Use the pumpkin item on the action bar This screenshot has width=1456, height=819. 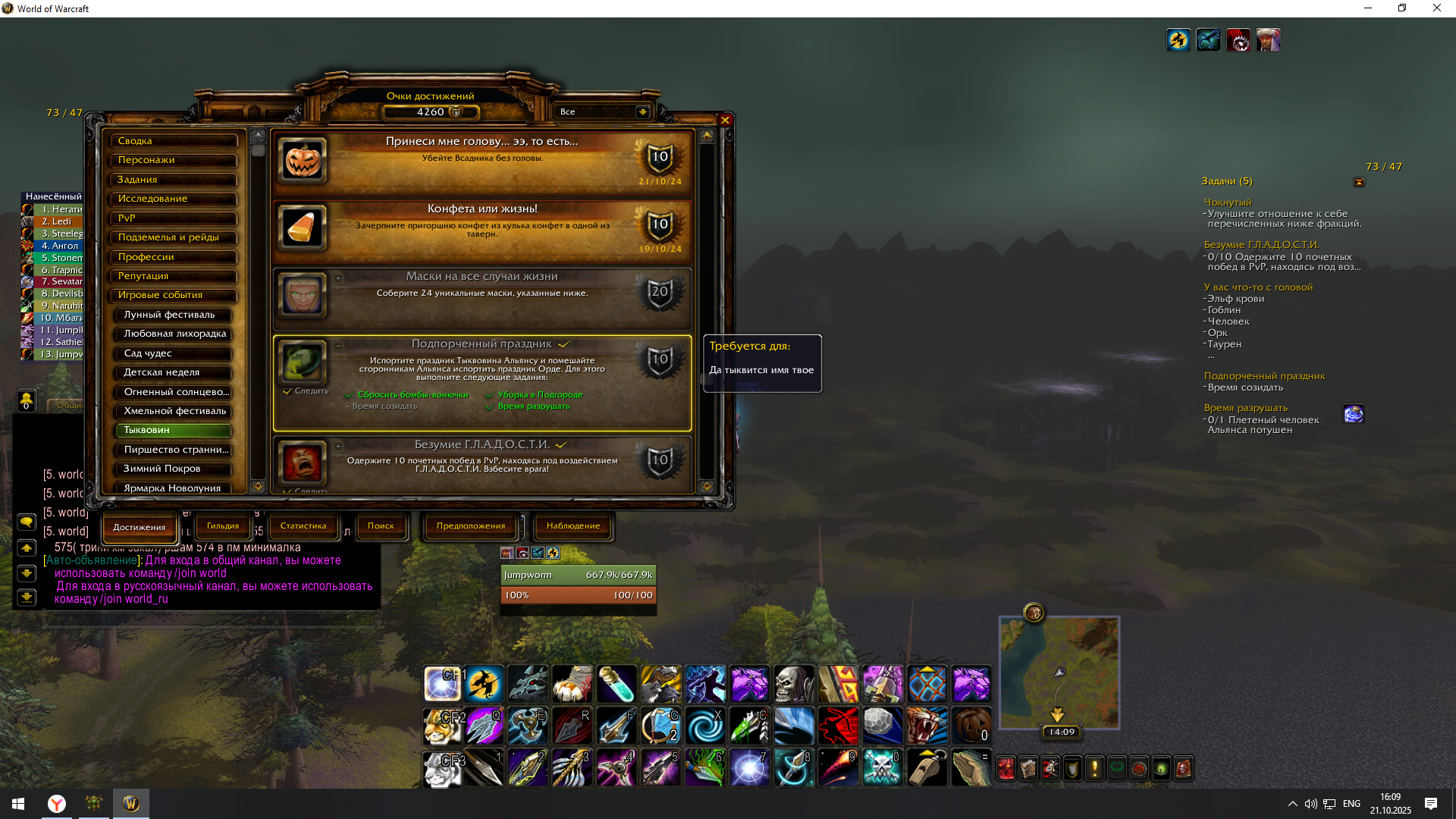tap(971, 726)
